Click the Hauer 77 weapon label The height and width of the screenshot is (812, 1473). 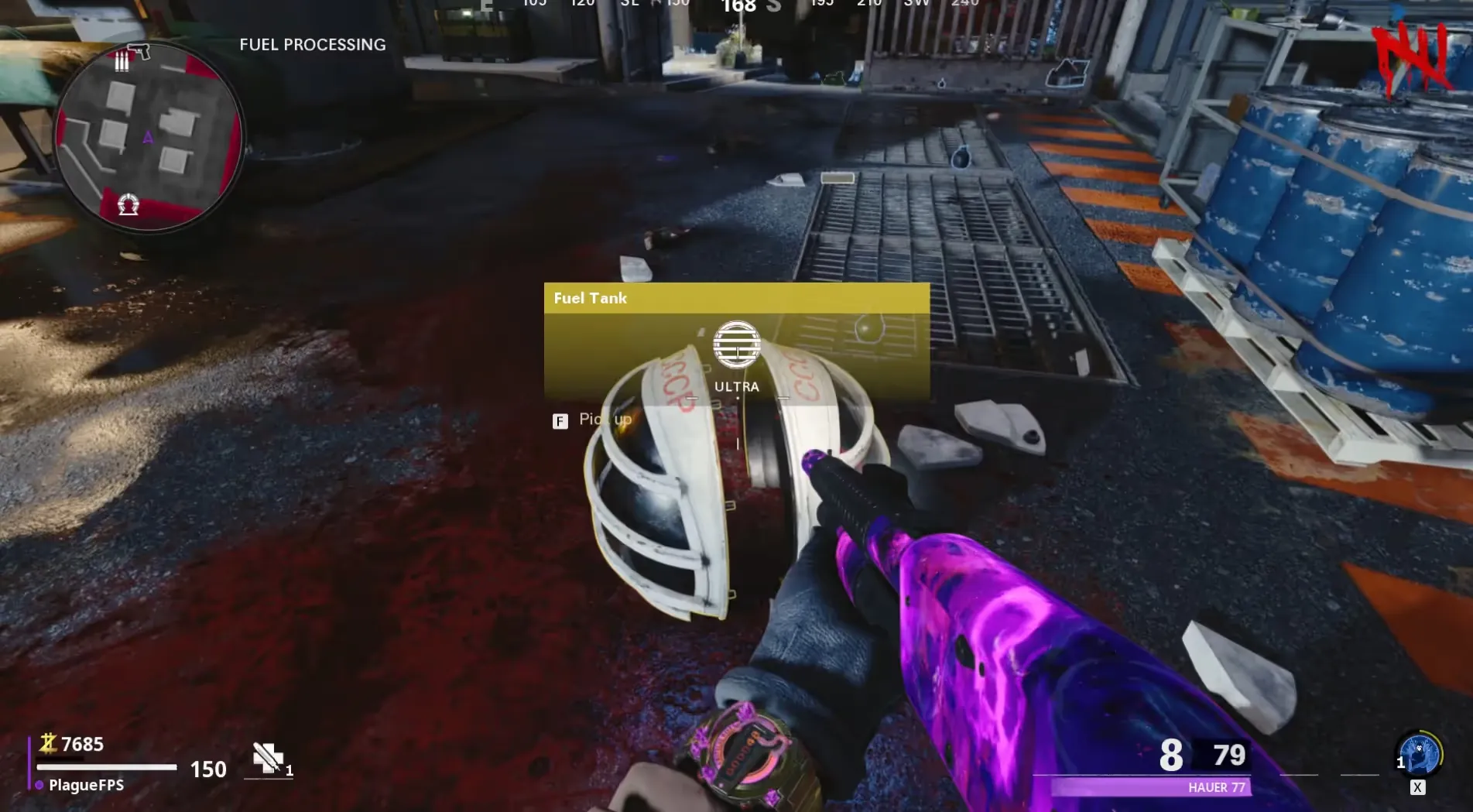click(1216, 787)
